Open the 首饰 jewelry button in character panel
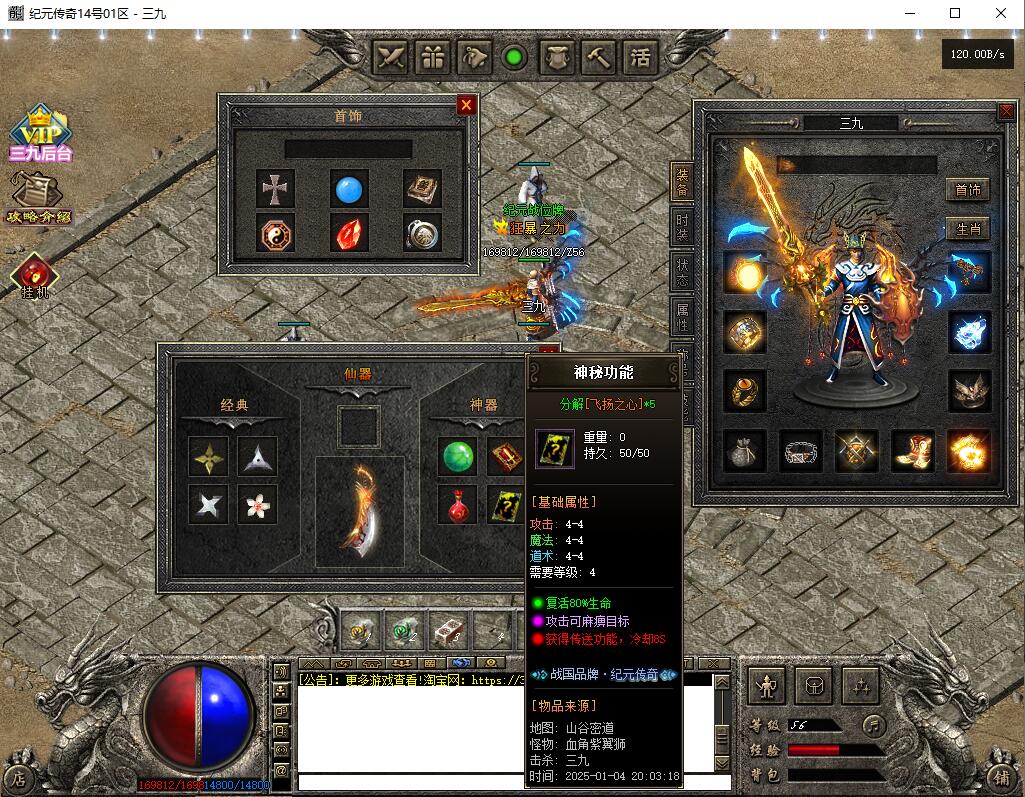The width and height of the screenshot is (1025, 797). coord(967,189)
